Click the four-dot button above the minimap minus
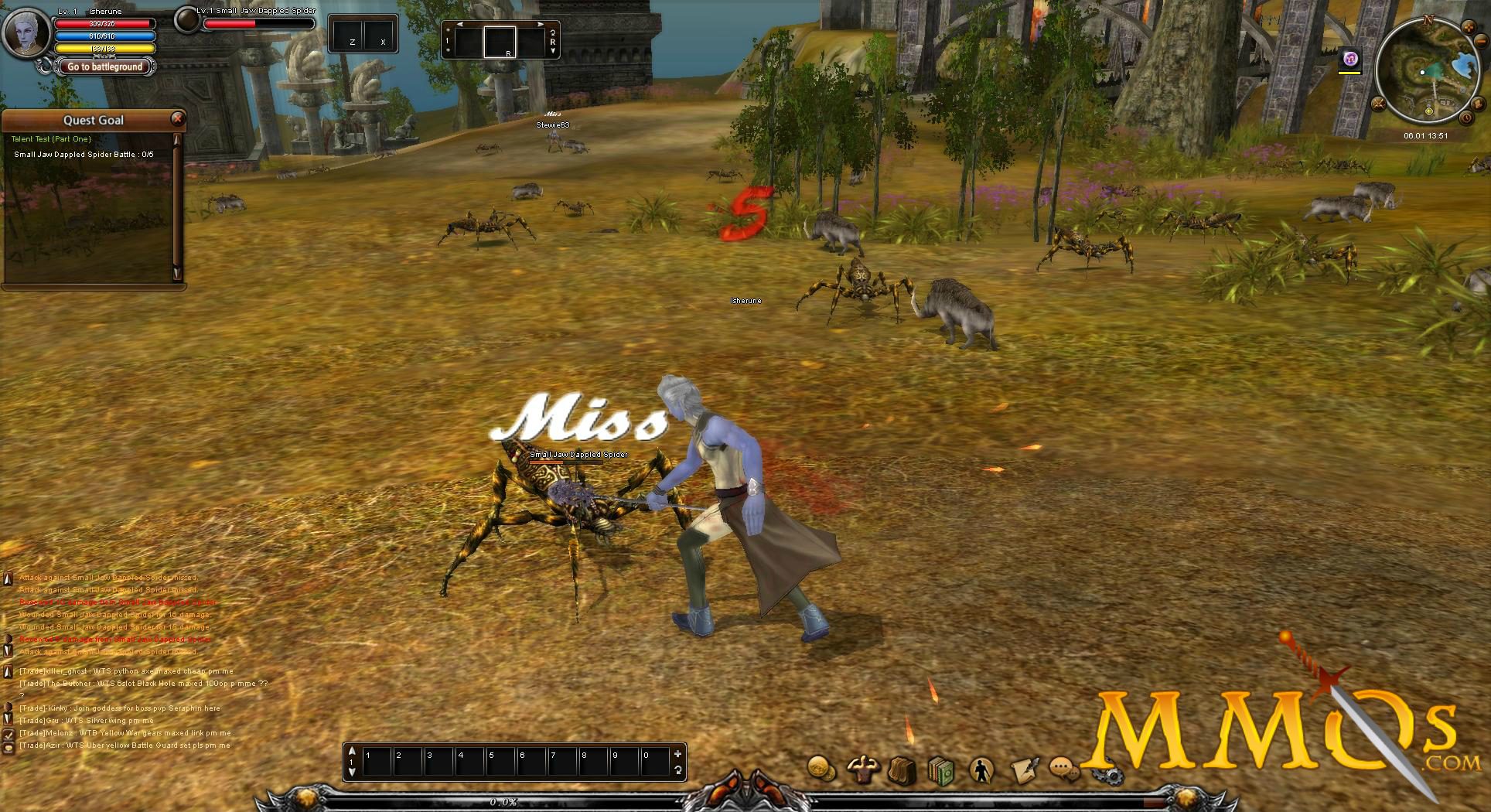 coord(1469,29)
